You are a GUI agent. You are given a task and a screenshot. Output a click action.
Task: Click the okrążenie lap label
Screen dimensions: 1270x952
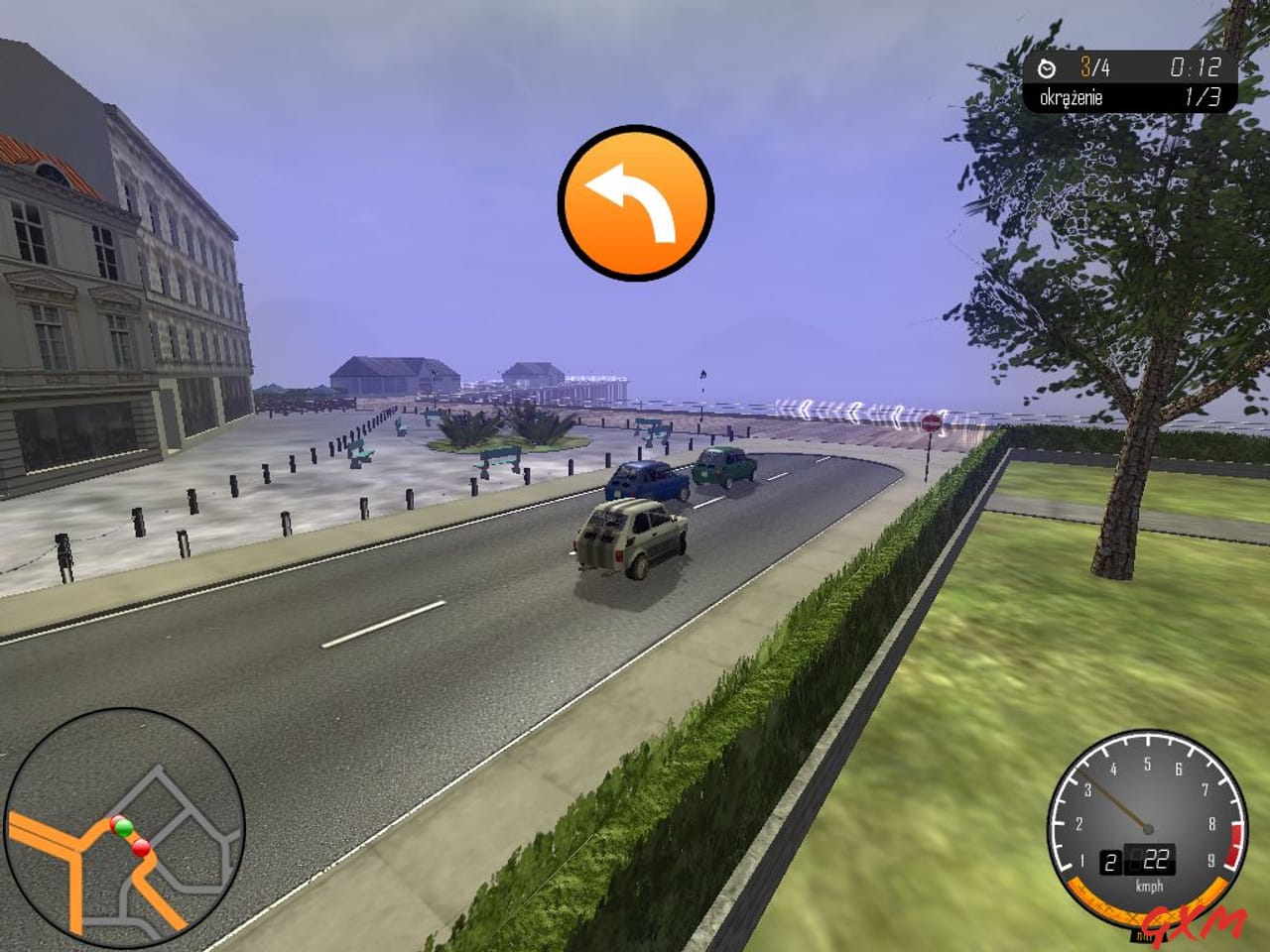pyautogui.click(x=1074, y=96)
